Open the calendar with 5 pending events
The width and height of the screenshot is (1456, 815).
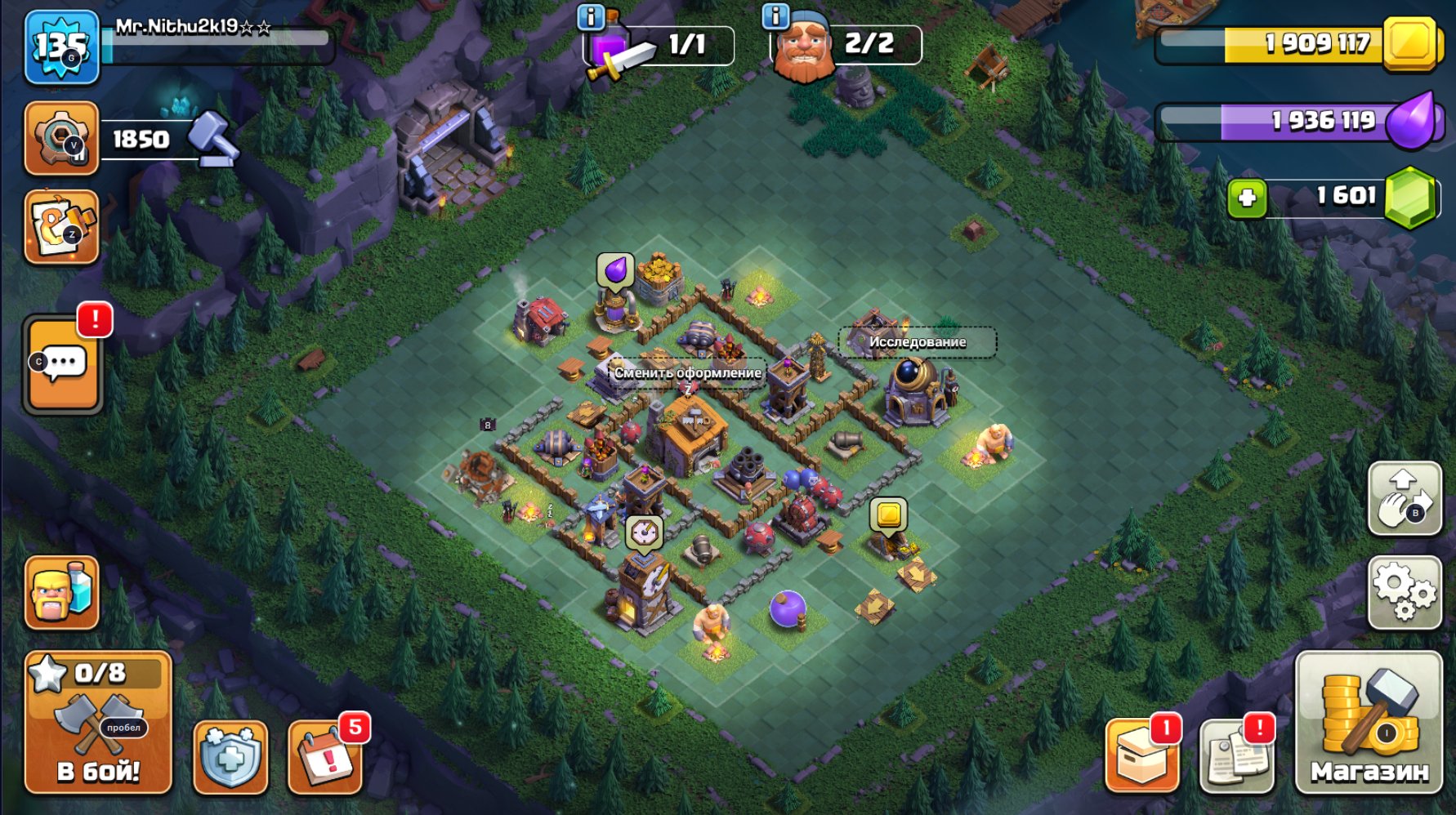(x=324, y=757)
